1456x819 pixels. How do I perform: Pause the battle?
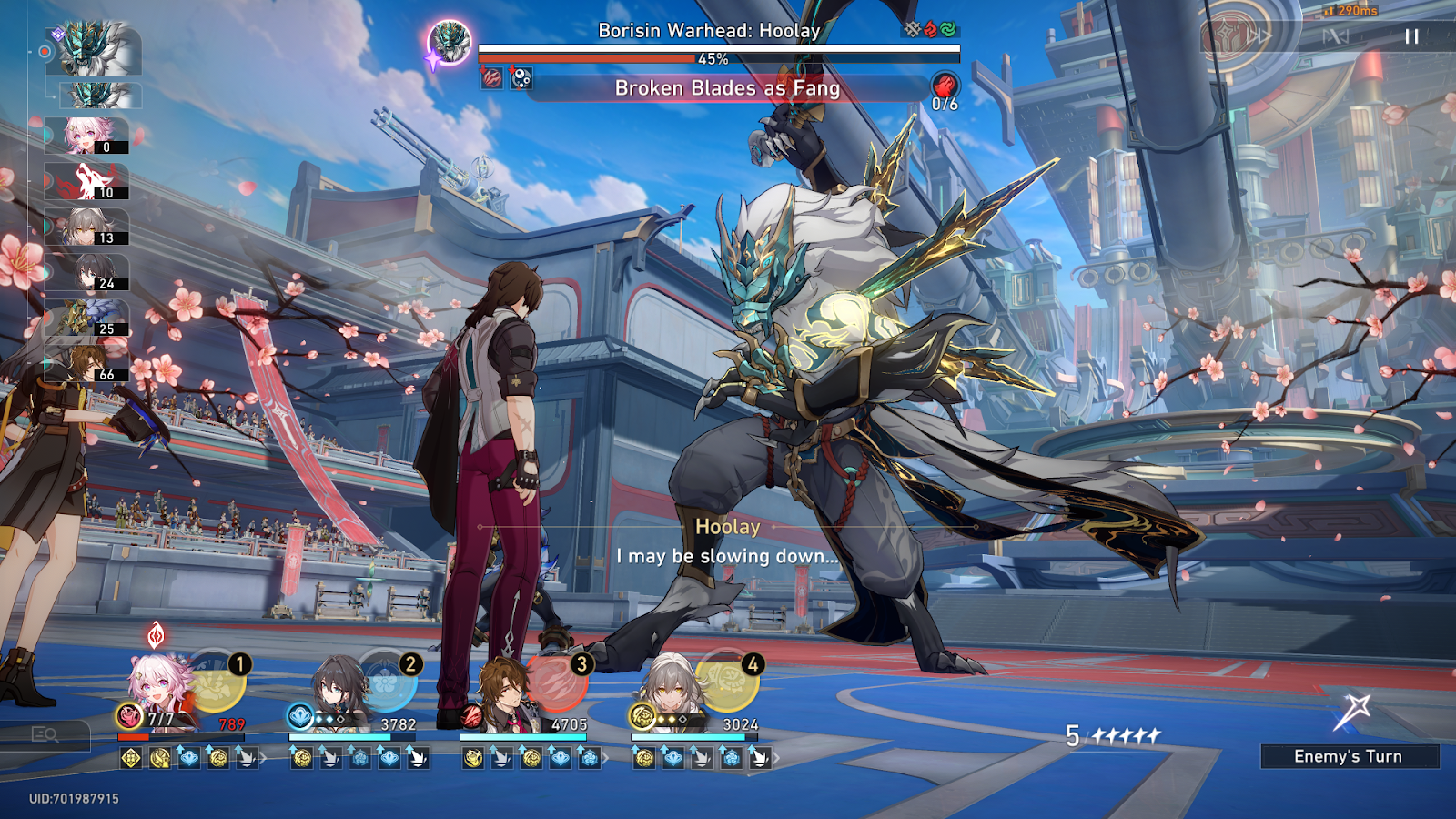coord(1411,36)
